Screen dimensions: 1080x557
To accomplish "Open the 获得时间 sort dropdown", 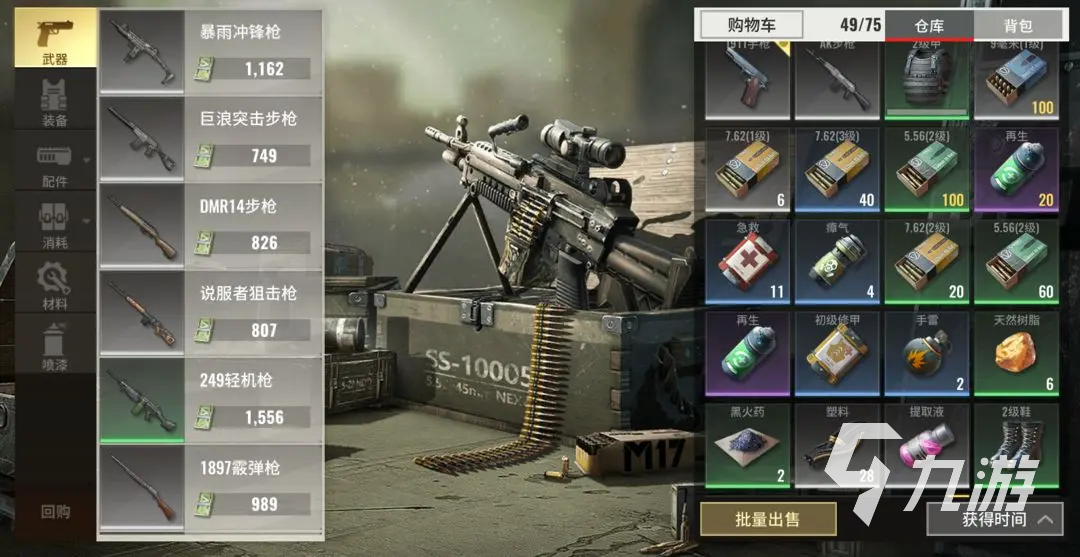I will click(x=994, y=519).
